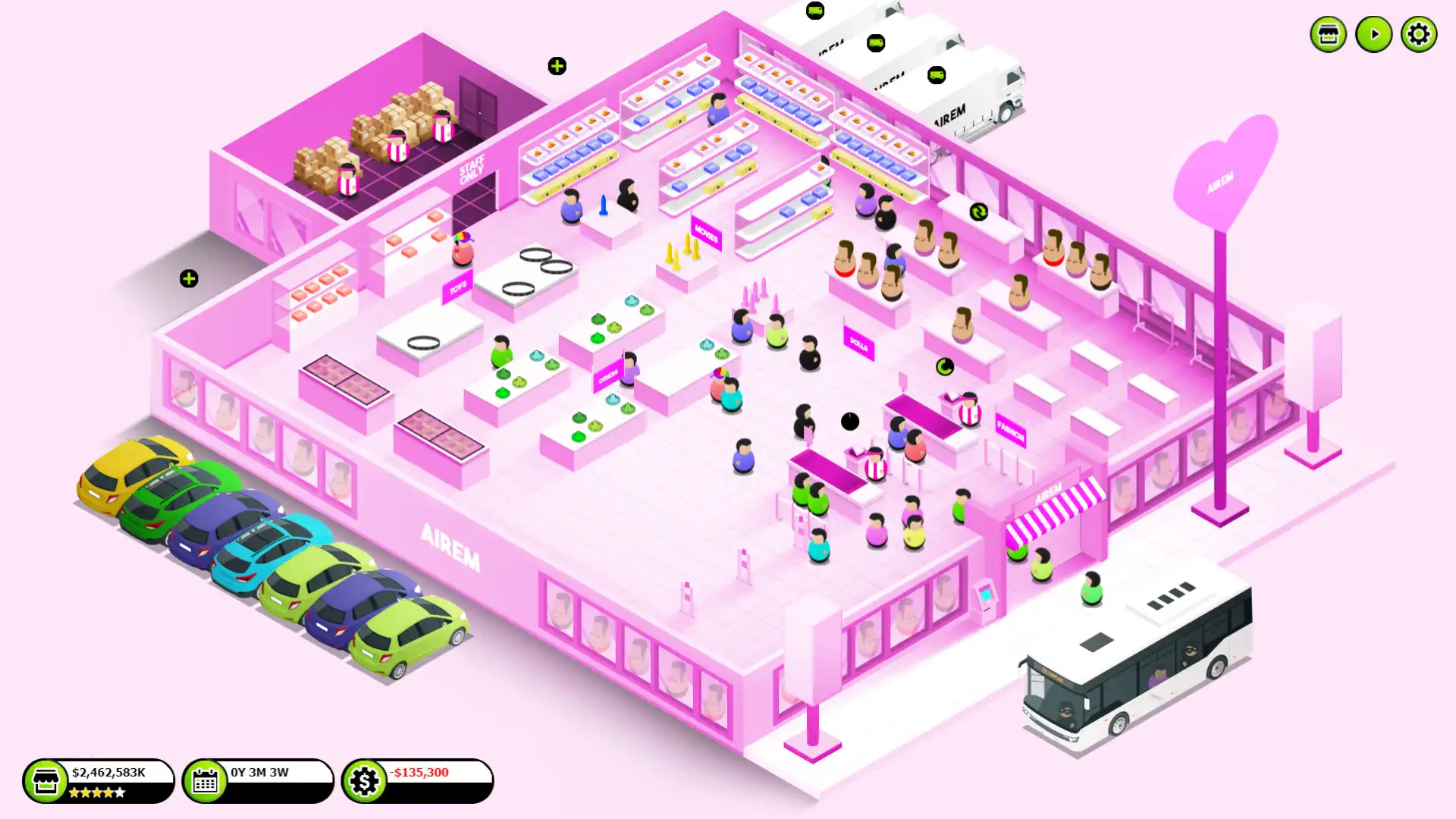
Task: Click the star rating under the money total
Action: pyautogui.click(x=99, y=792)
